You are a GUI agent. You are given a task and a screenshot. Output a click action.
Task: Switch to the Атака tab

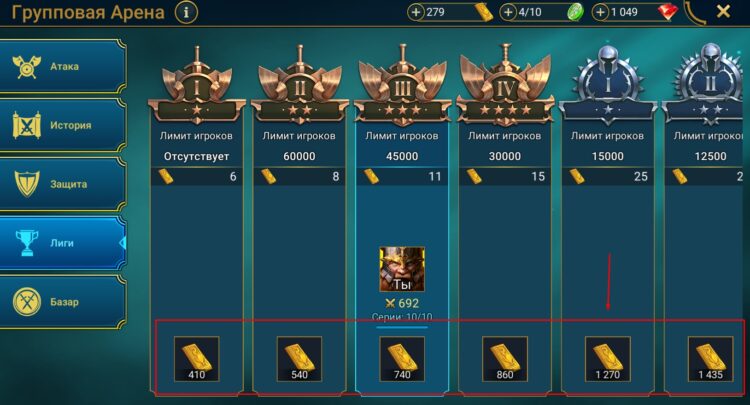tap(65, 67)
